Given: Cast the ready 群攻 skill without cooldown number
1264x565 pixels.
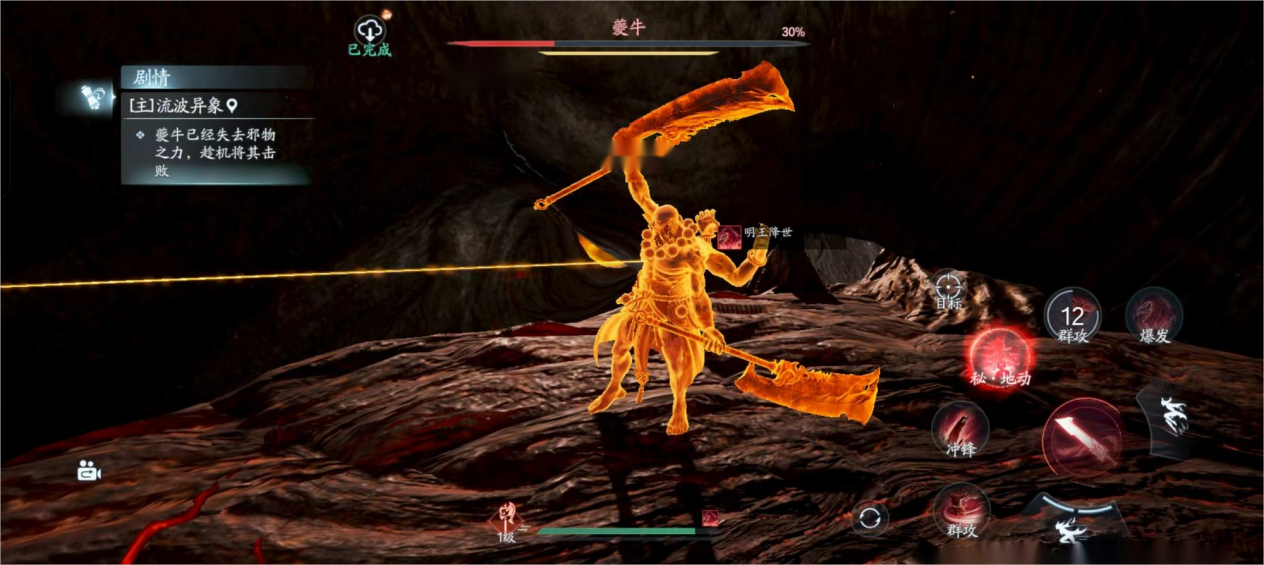Looking at the screenshot, I should (962, 510).
